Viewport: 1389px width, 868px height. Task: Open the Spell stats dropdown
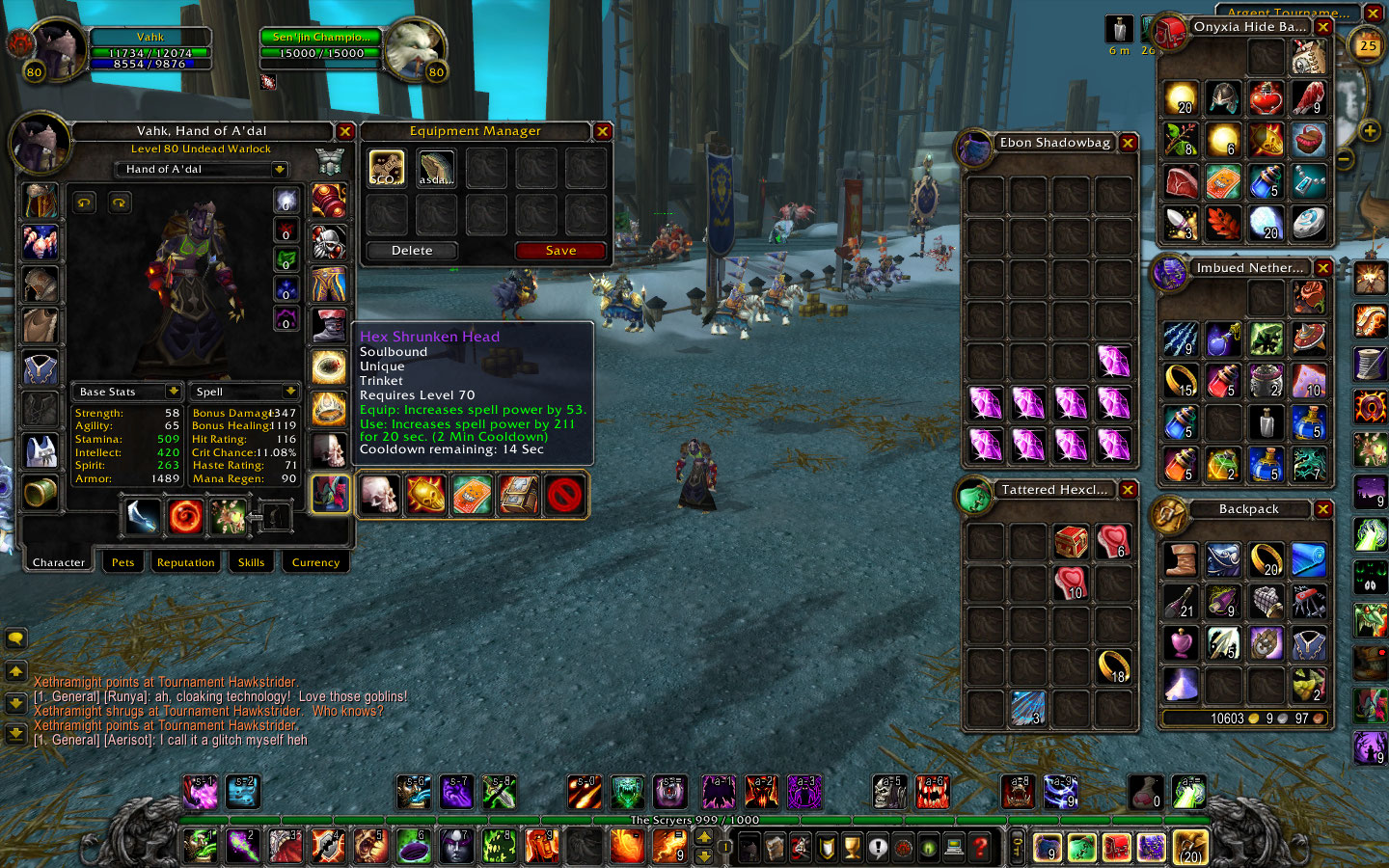pos(289,392)
